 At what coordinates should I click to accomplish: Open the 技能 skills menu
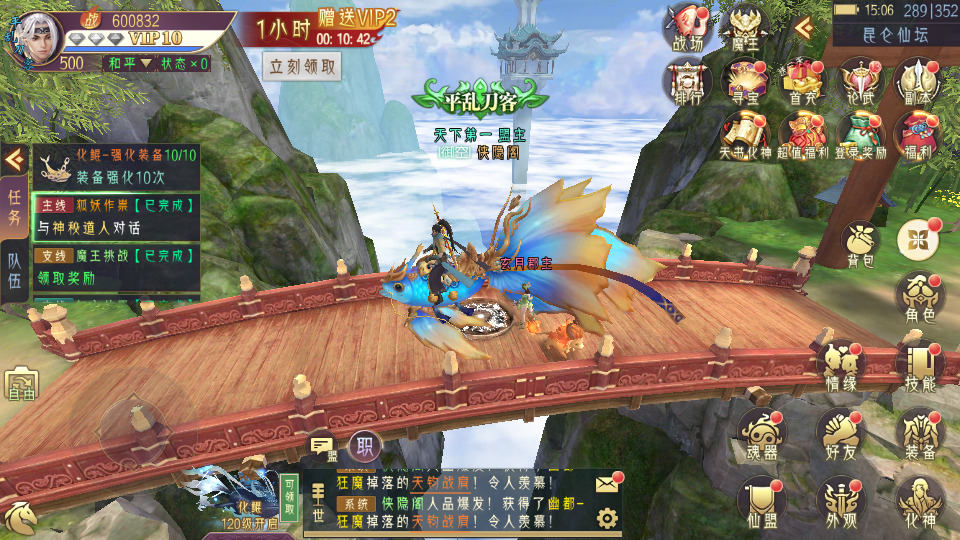919,368
